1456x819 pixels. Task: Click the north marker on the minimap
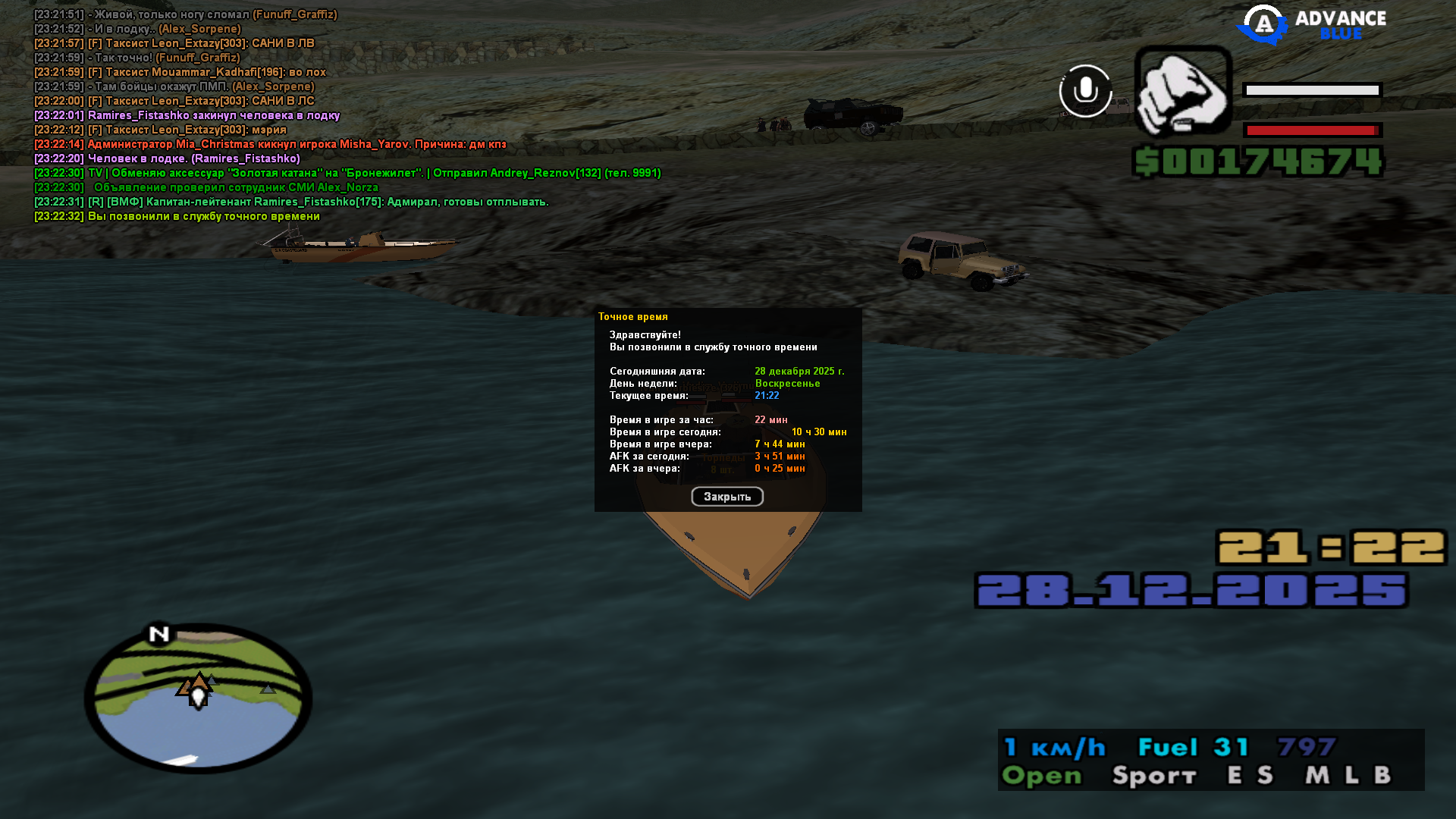pyautogui.click(x=159, y=634)
